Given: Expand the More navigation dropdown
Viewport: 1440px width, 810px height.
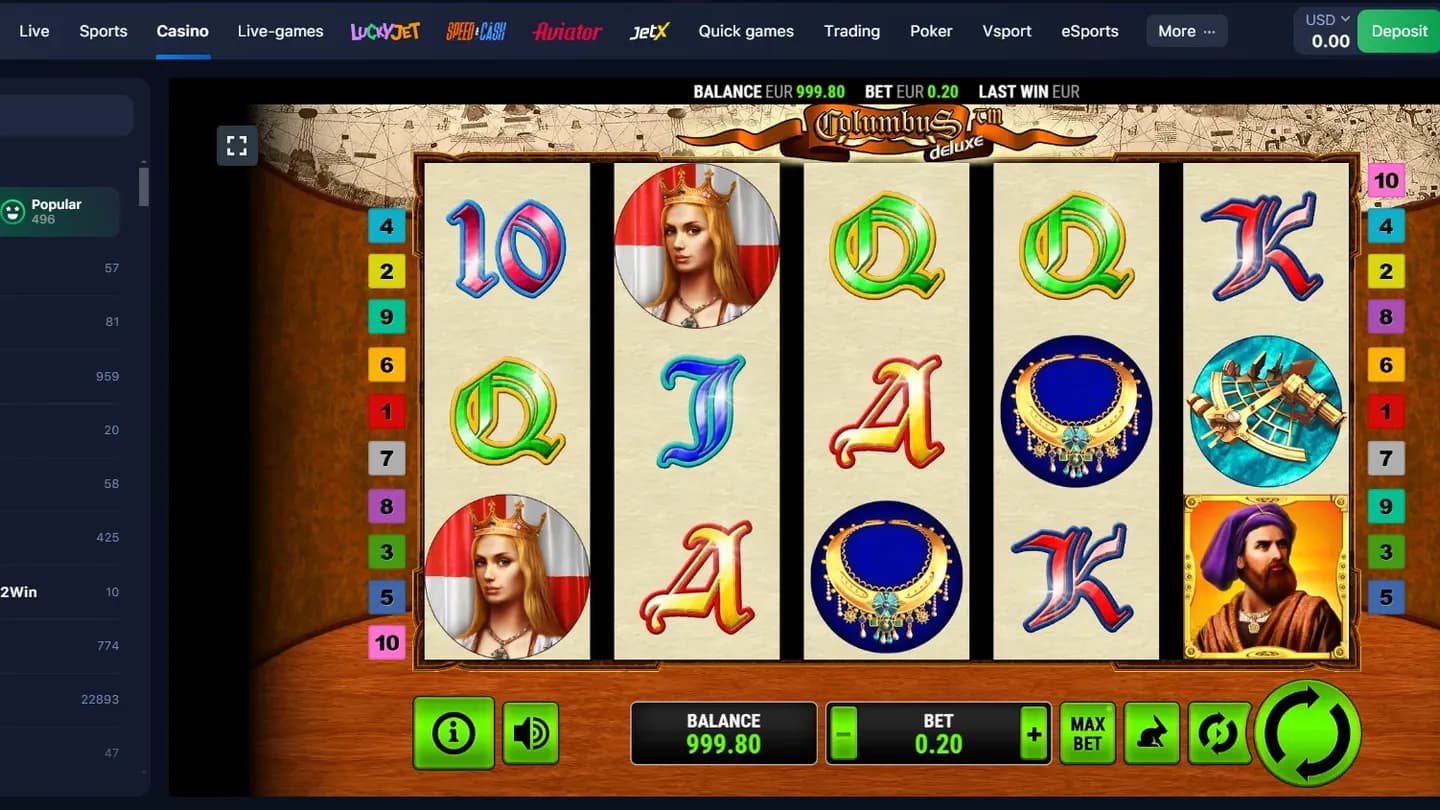Looking at the screenshot, I should [1186, 31].
